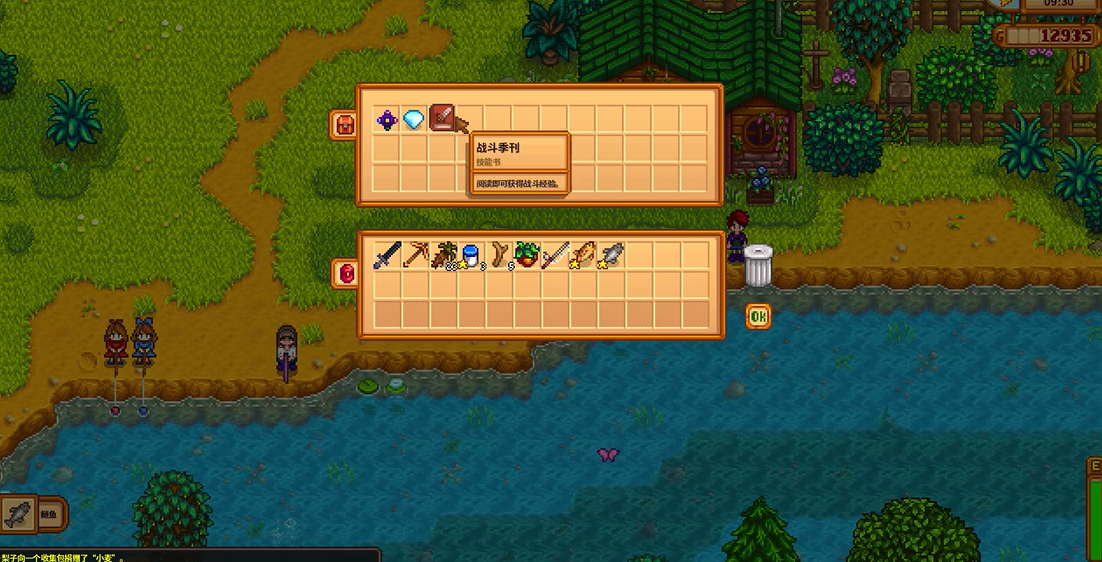Viewport: 1102px width, 562px height.
Task: Select the stack of 5 wooden branches
Action: [x=499, y=256]
